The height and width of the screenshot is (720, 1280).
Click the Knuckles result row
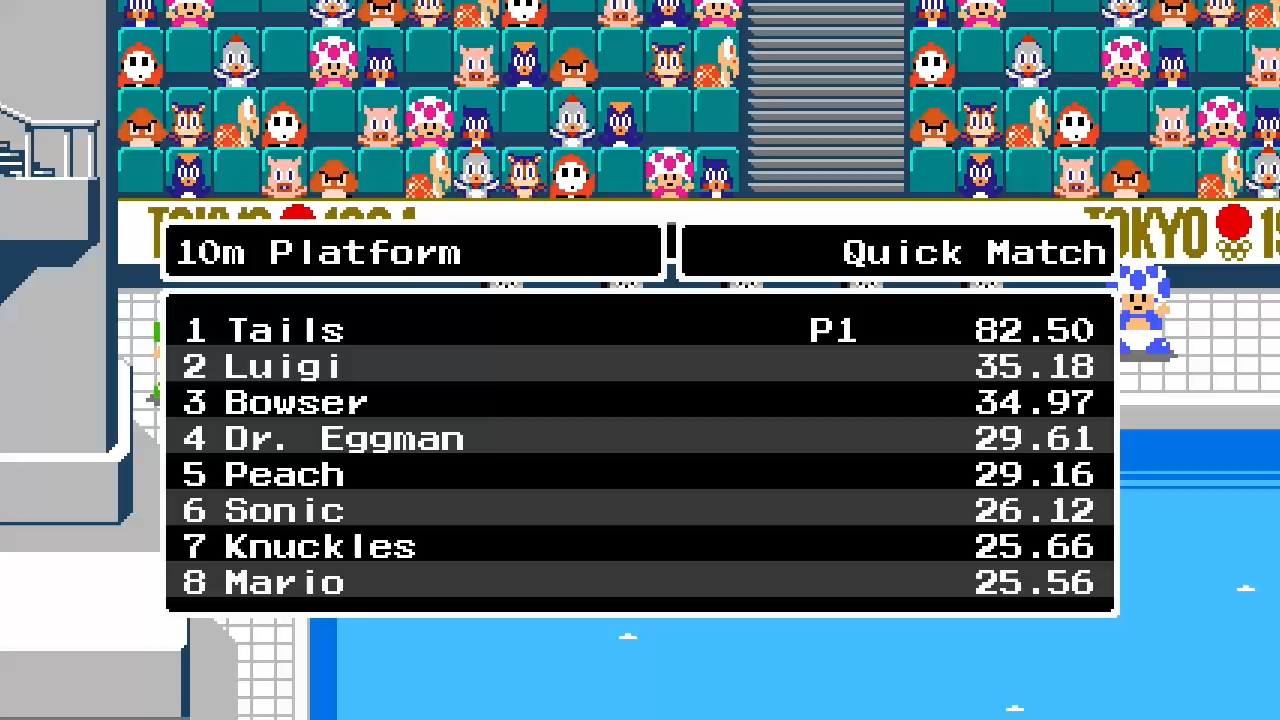coord(640,546)
